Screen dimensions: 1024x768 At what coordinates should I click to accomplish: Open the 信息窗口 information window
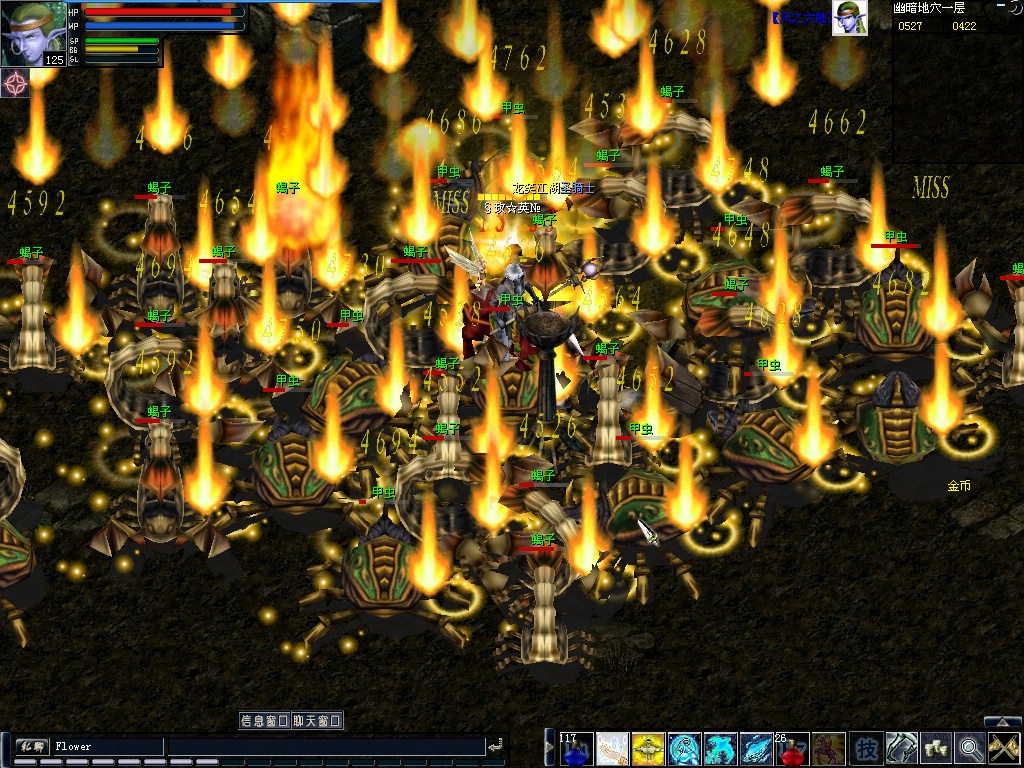coord(265,721)
